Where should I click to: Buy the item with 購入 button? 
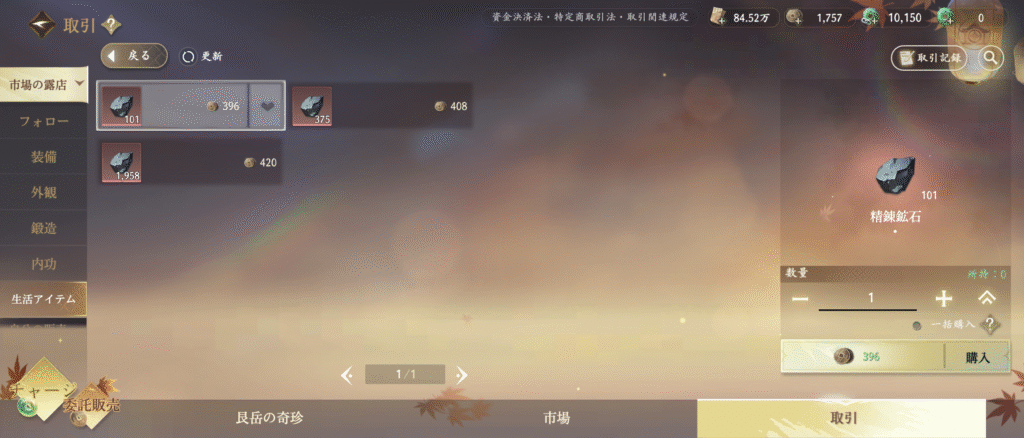(977, 357)
